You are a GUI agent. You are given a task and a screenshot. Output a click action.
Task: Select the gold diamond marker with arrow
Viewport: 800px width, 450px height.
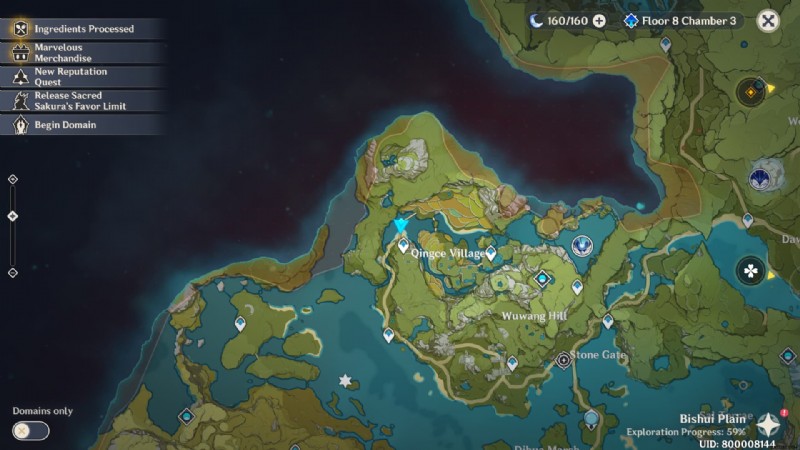750,92
